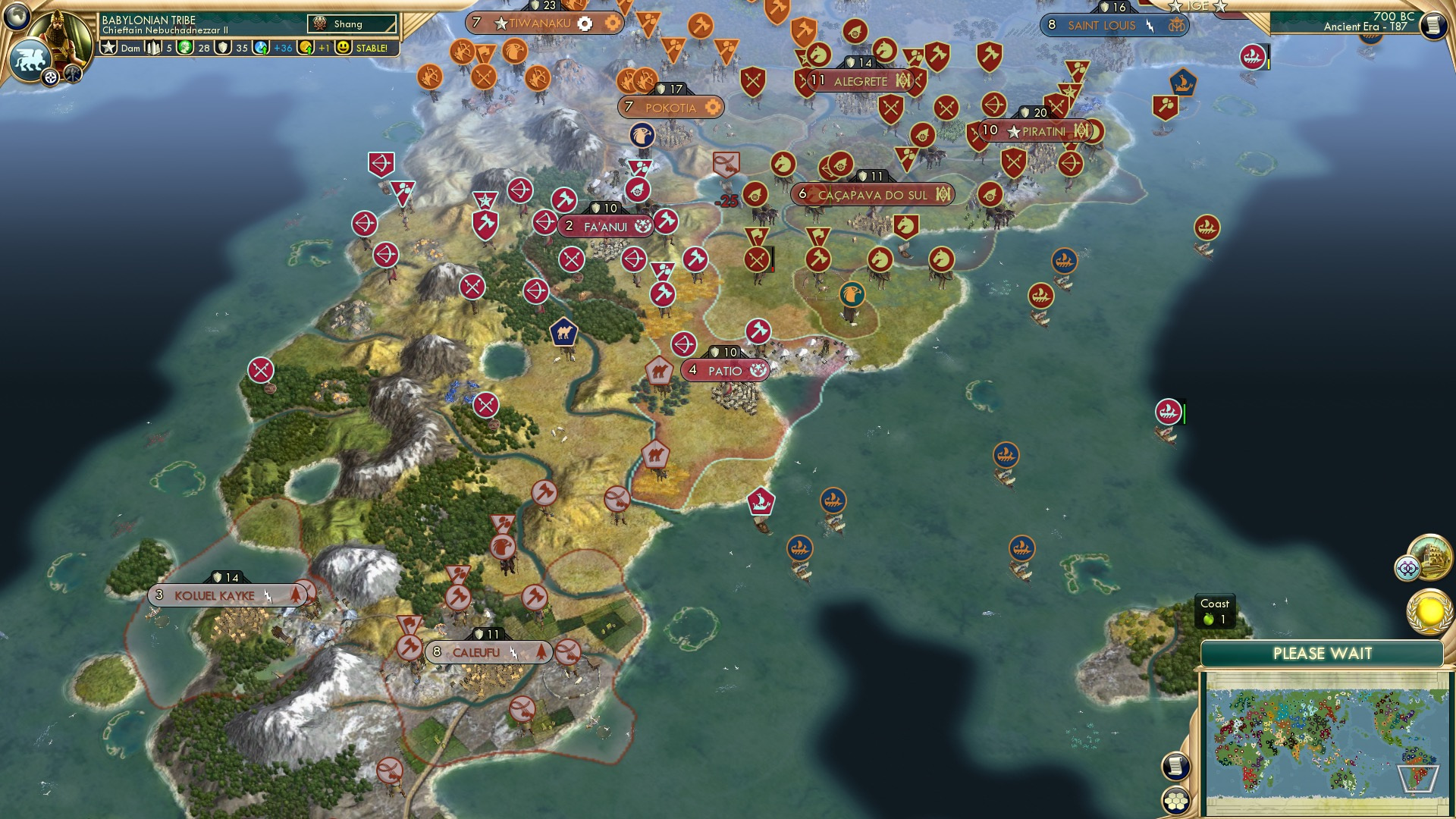Click the gold coin showing +1
Viewport: 1456px width, 819px height.
click(x=307, y=47)
